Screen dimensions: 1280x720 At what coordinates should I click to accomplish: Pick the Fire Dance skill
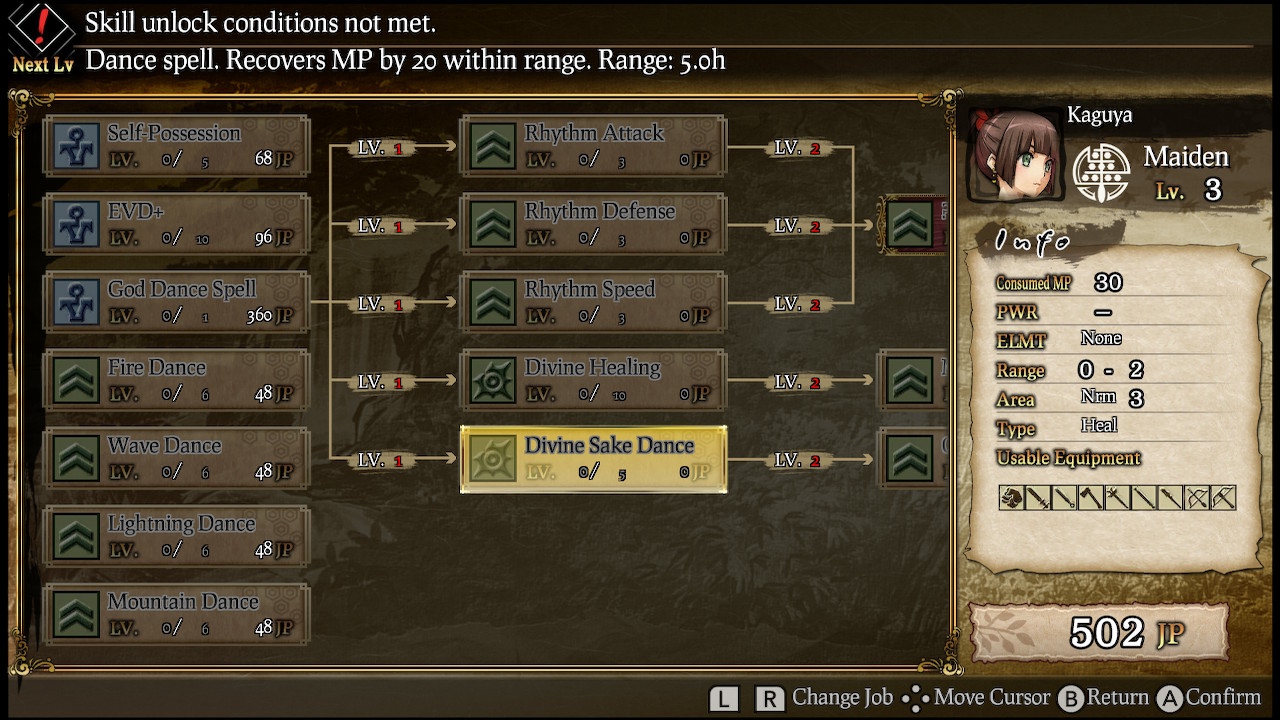tap(176, 380)
